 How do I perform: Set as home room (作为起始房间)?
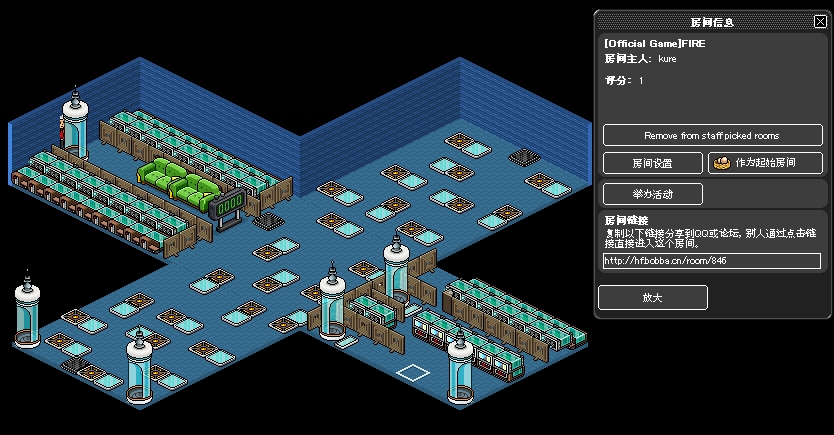[x=765, y=163]
